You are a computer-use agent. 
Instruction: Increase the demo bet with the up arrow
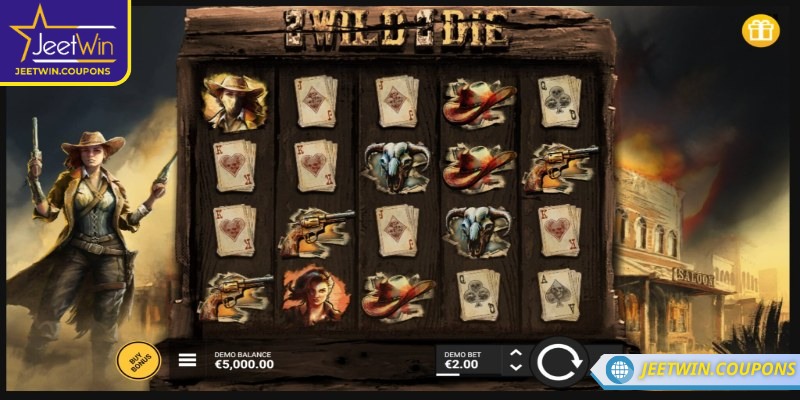click(x=515, y=353)
